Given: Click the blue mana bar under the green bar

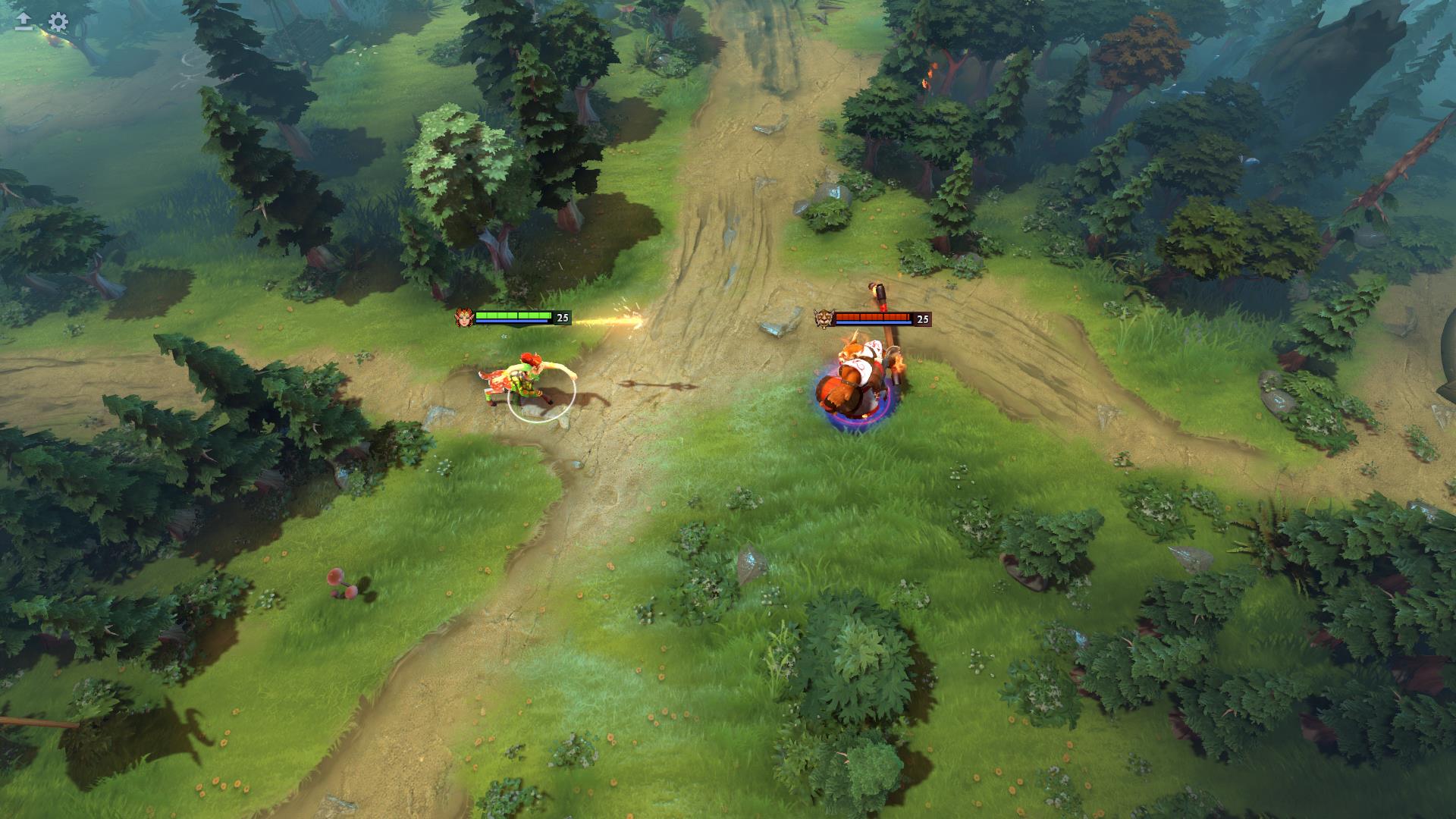Looking at the screenshot, I should pyautogui.click(x=512, y=323).
